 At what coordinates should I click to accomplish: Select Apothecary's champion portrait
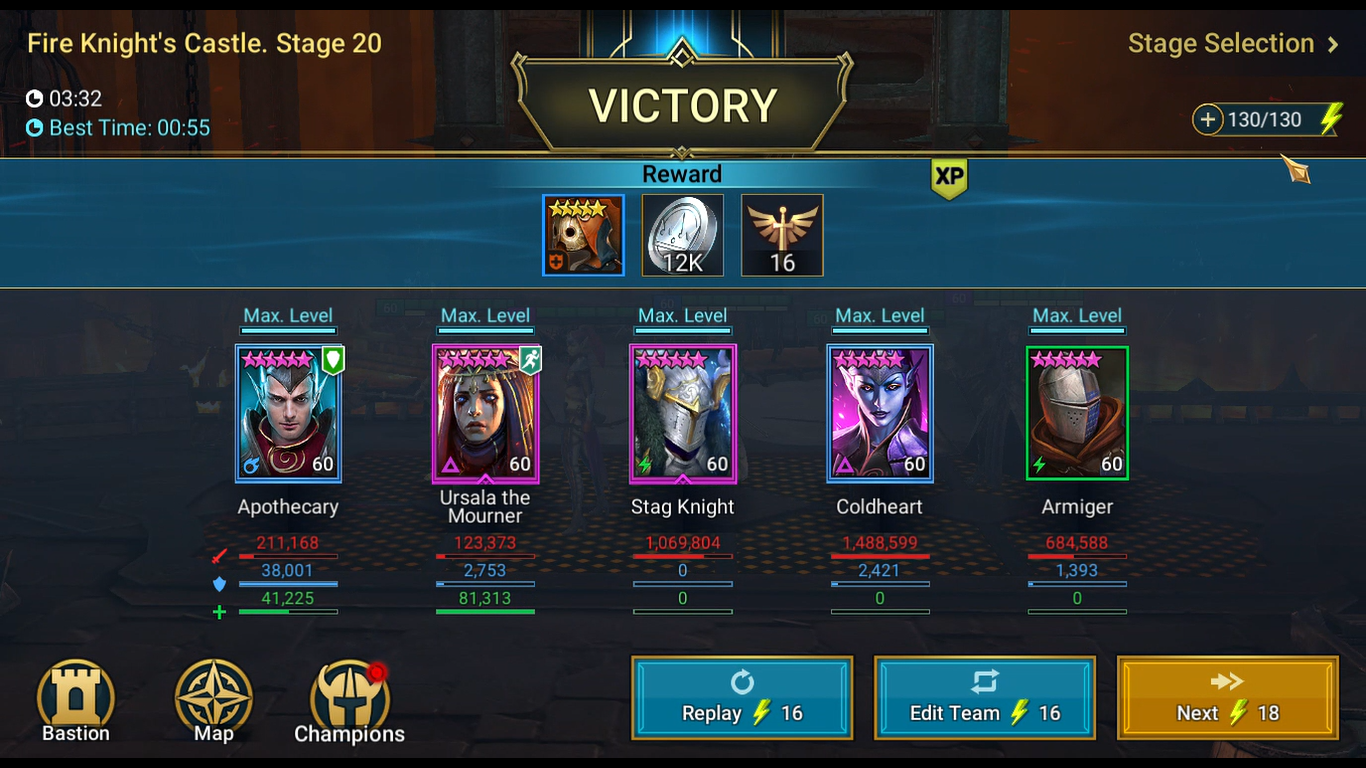click(x=288, y=412)
